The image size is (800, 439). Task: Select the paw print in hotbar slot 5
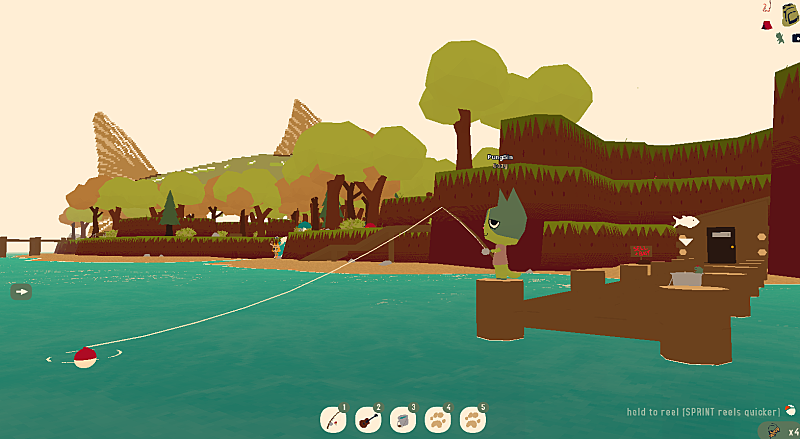473,420
